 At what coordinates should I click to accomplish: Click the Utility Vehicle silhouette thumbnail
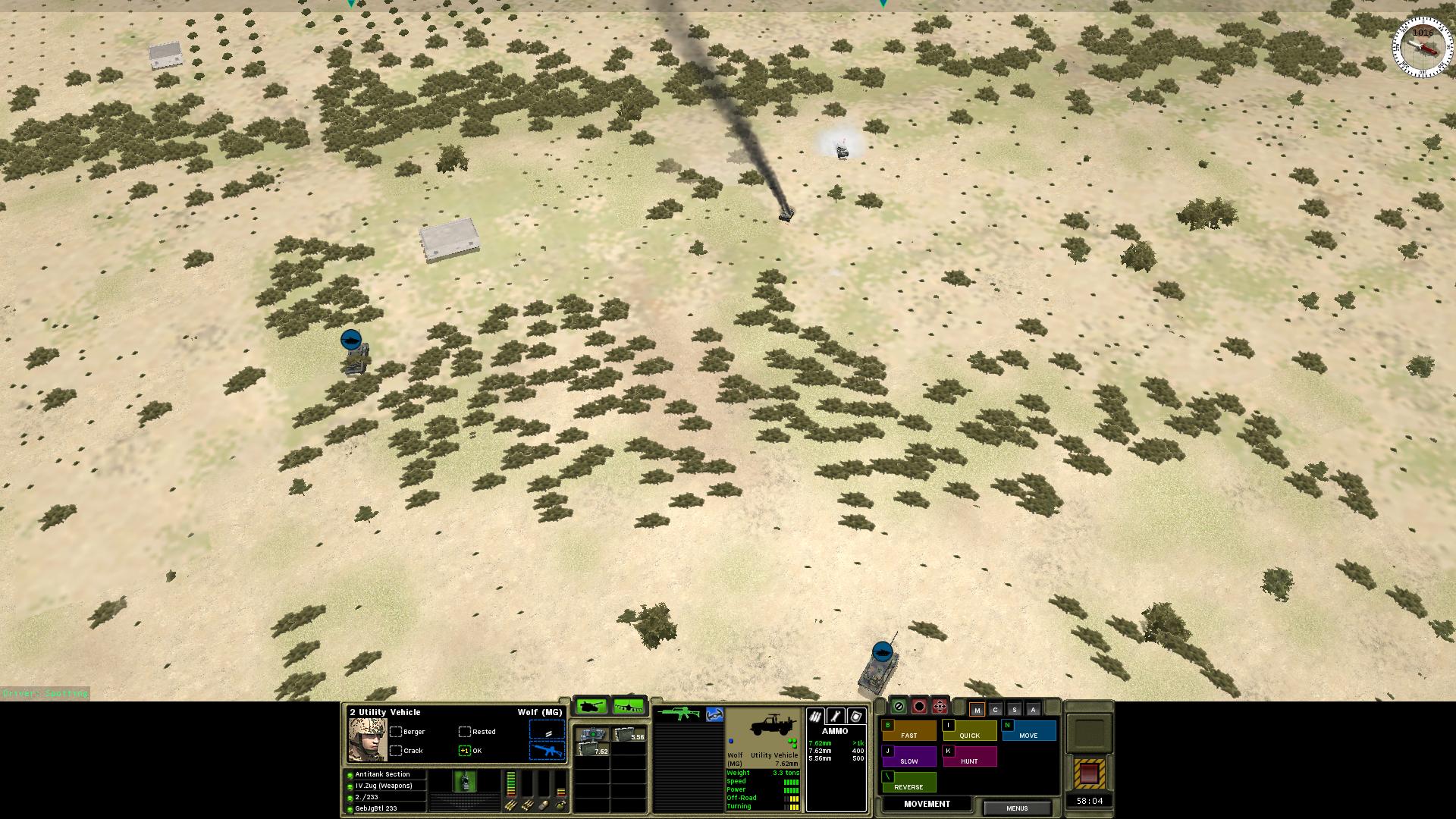[773, 725]
